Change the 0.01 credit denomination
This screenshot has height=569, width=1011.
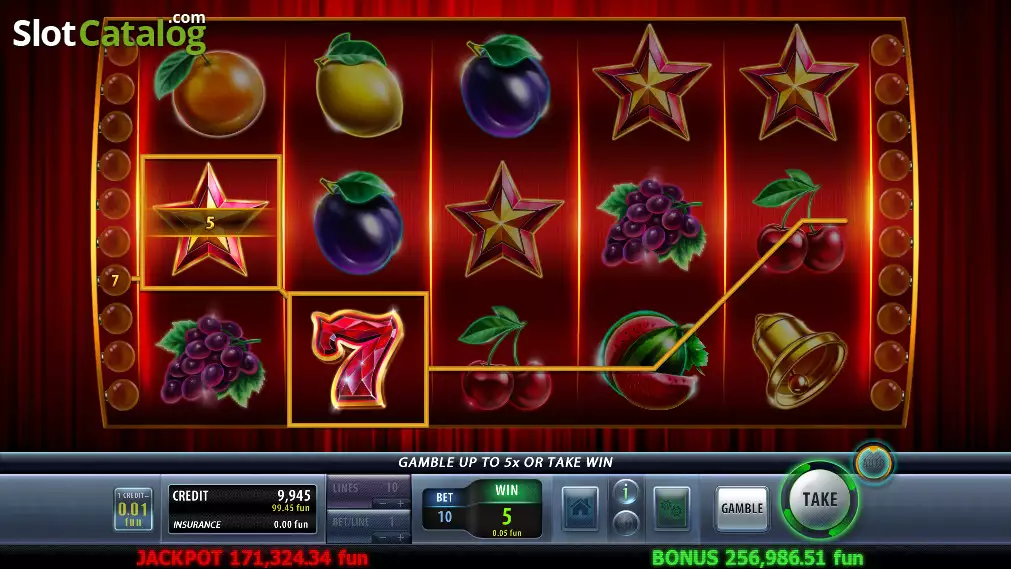click(133, 509)
